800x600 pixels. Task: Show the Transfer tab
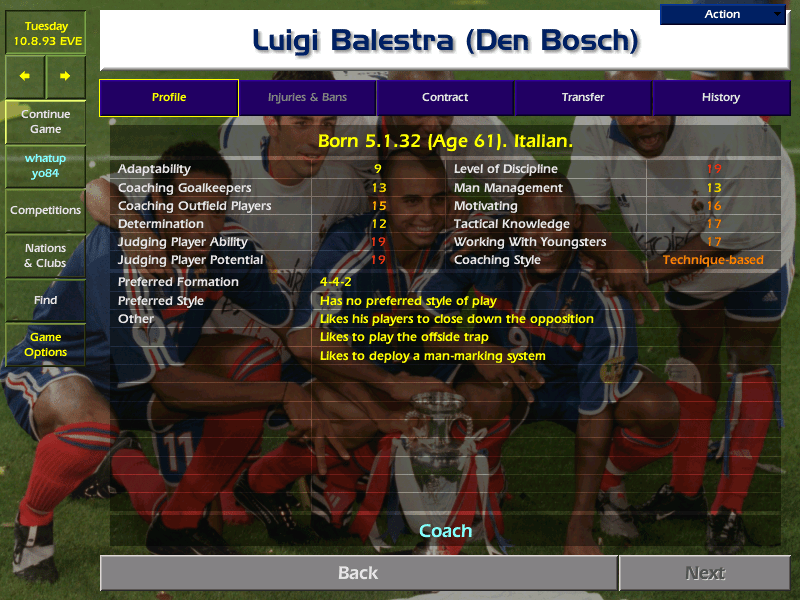click(583, 98)
